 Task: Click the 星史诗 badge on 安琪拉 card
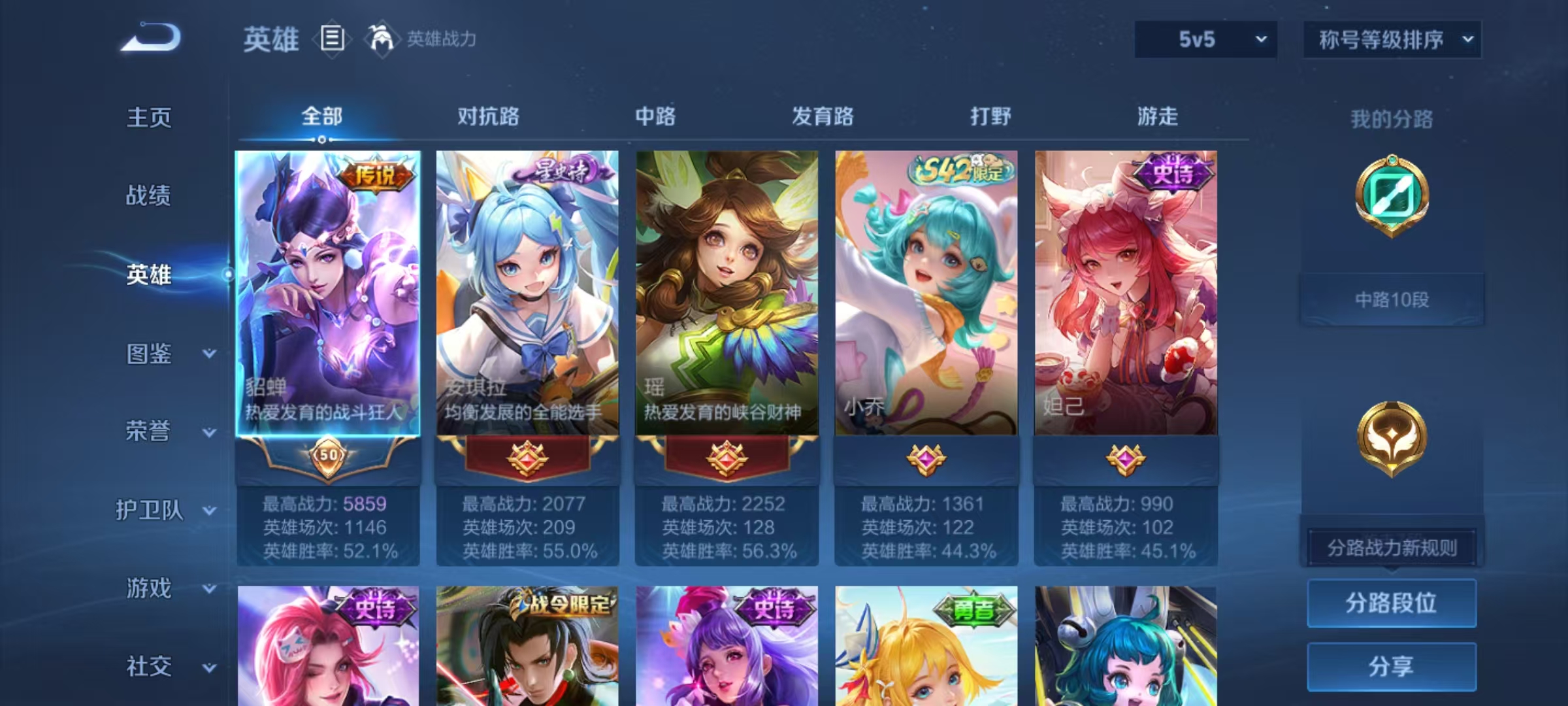(x=563, y=170)
